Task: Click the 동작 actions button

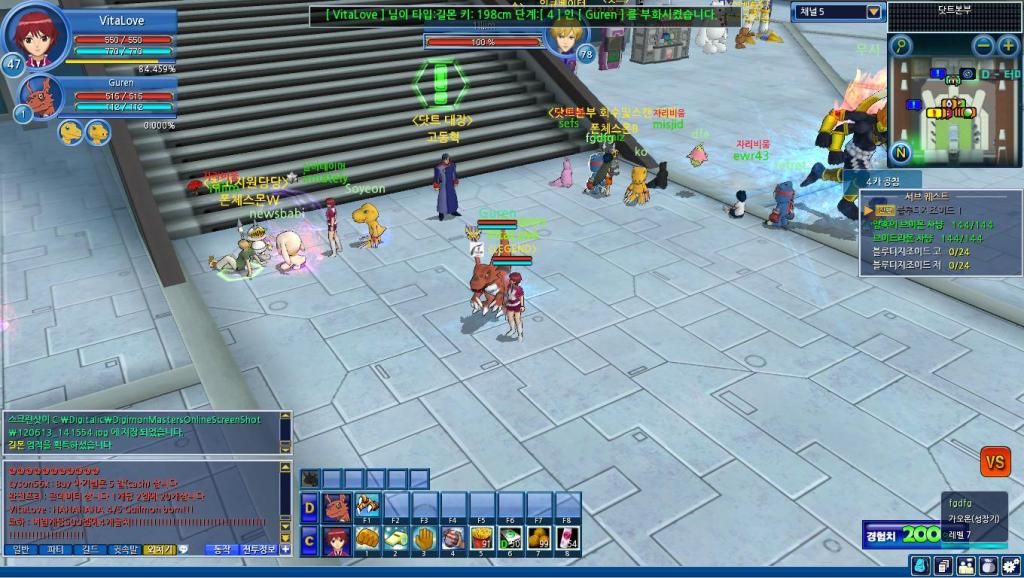Action: pyautogui.click(x=221, y=549)
